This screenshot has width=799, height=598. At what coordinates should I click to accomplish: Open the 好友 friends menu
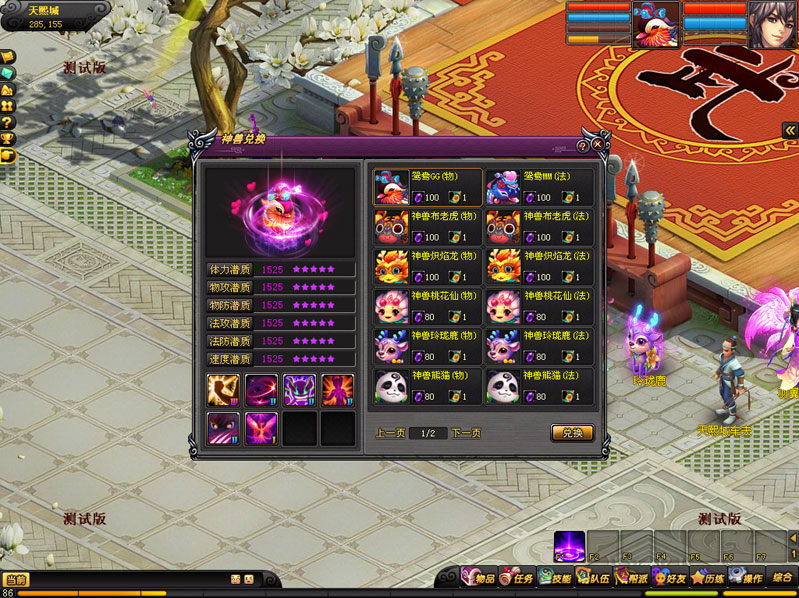[669, 578]
